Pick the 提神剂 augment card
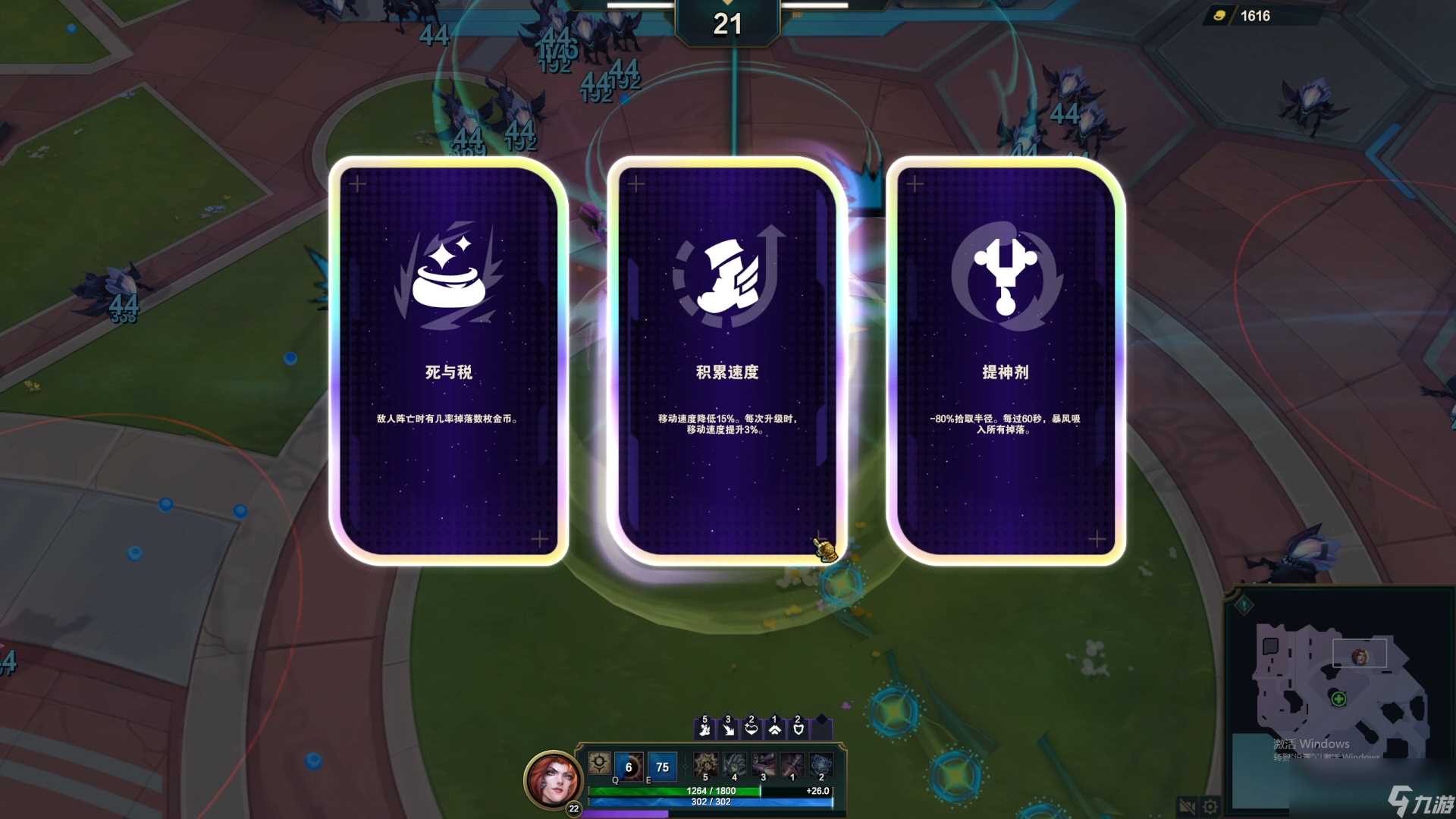This screenshot has width=1456, height=819. [1006, 356]
